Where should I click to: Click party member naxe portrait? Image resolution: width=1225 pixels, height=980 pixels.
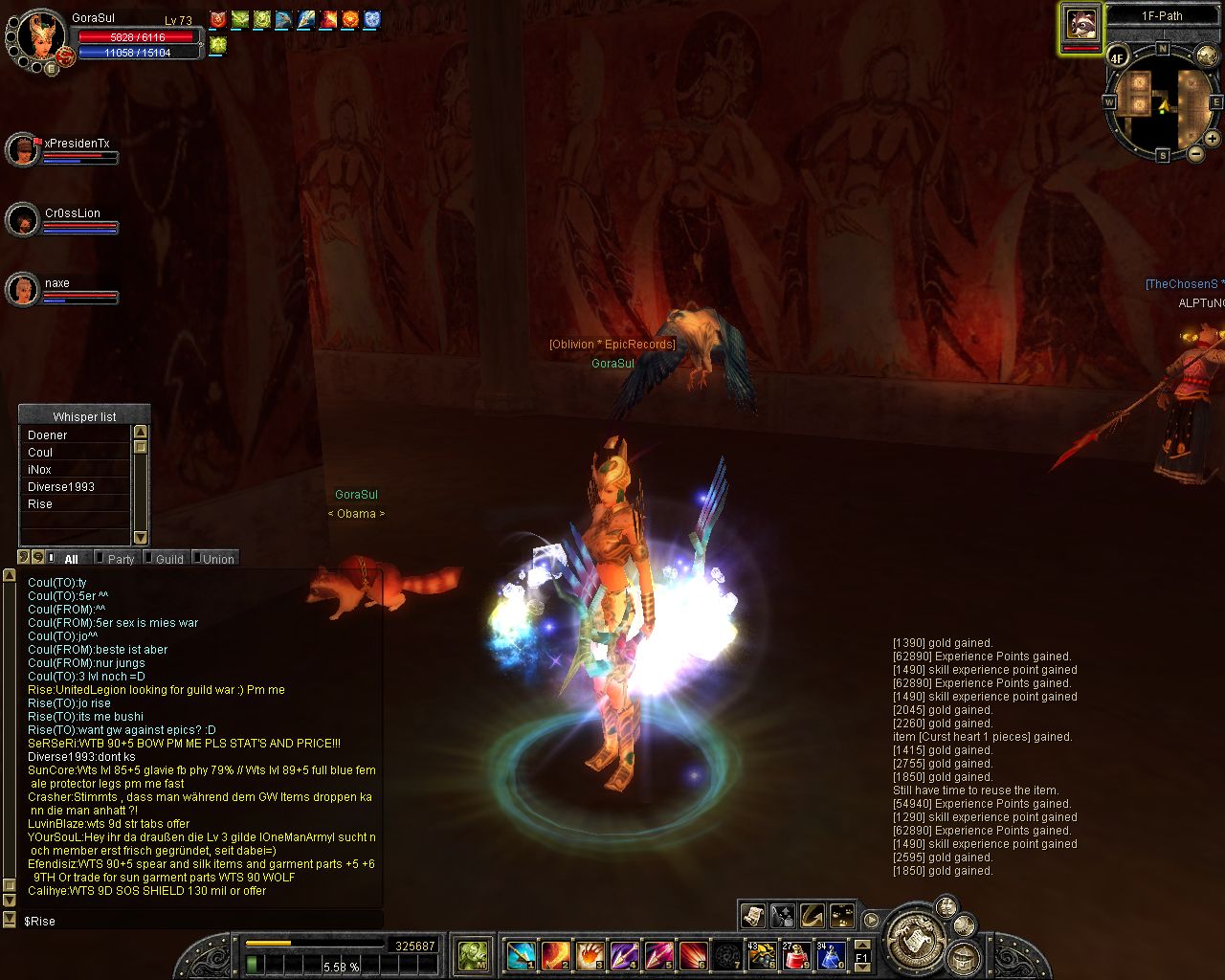point(22,289)
